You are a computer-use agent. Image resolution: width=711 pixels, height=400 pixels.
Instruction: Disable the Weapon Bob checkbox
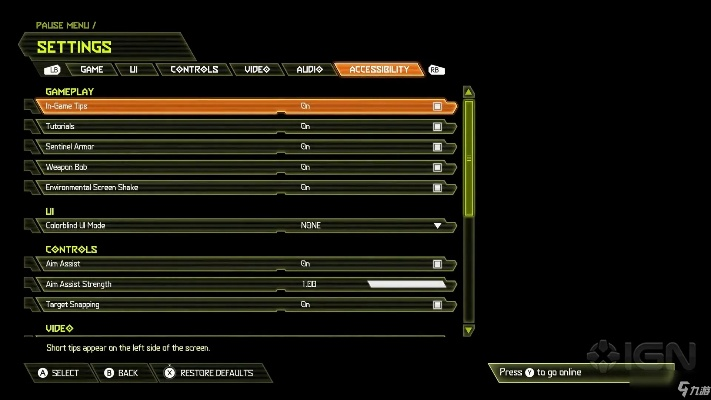coord(437,167)
